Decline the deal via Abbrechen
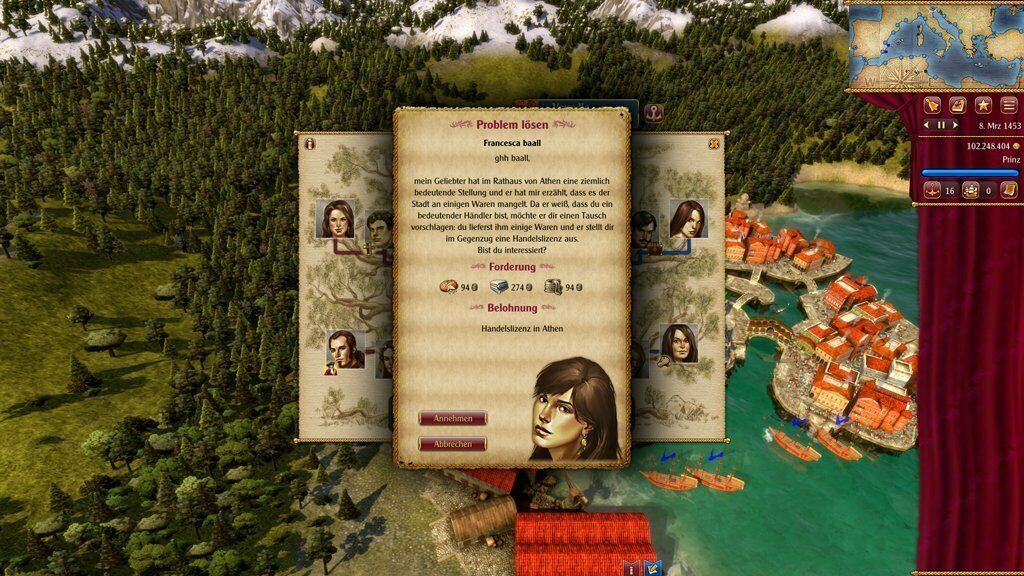1024x576 pixels. (x=452, y=444)
